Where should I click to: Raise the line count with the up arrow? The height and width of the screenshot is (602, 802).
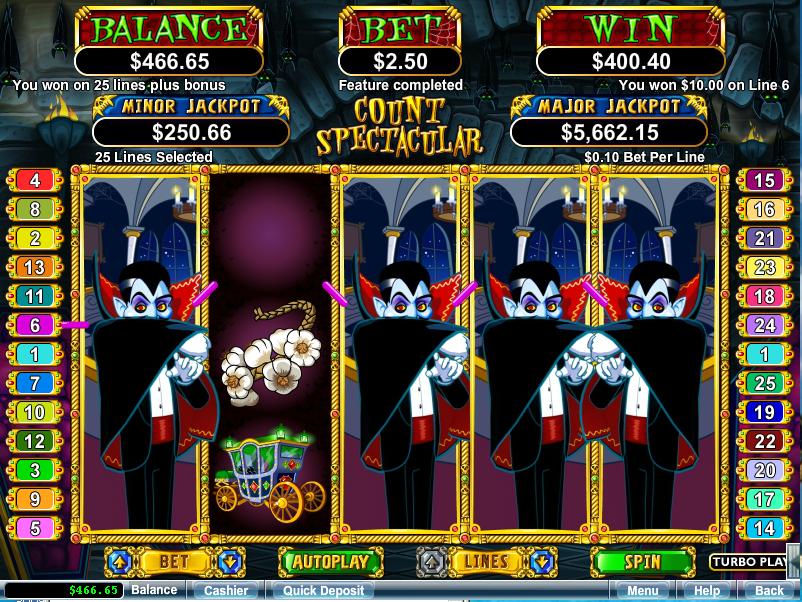tap(431, 562)
